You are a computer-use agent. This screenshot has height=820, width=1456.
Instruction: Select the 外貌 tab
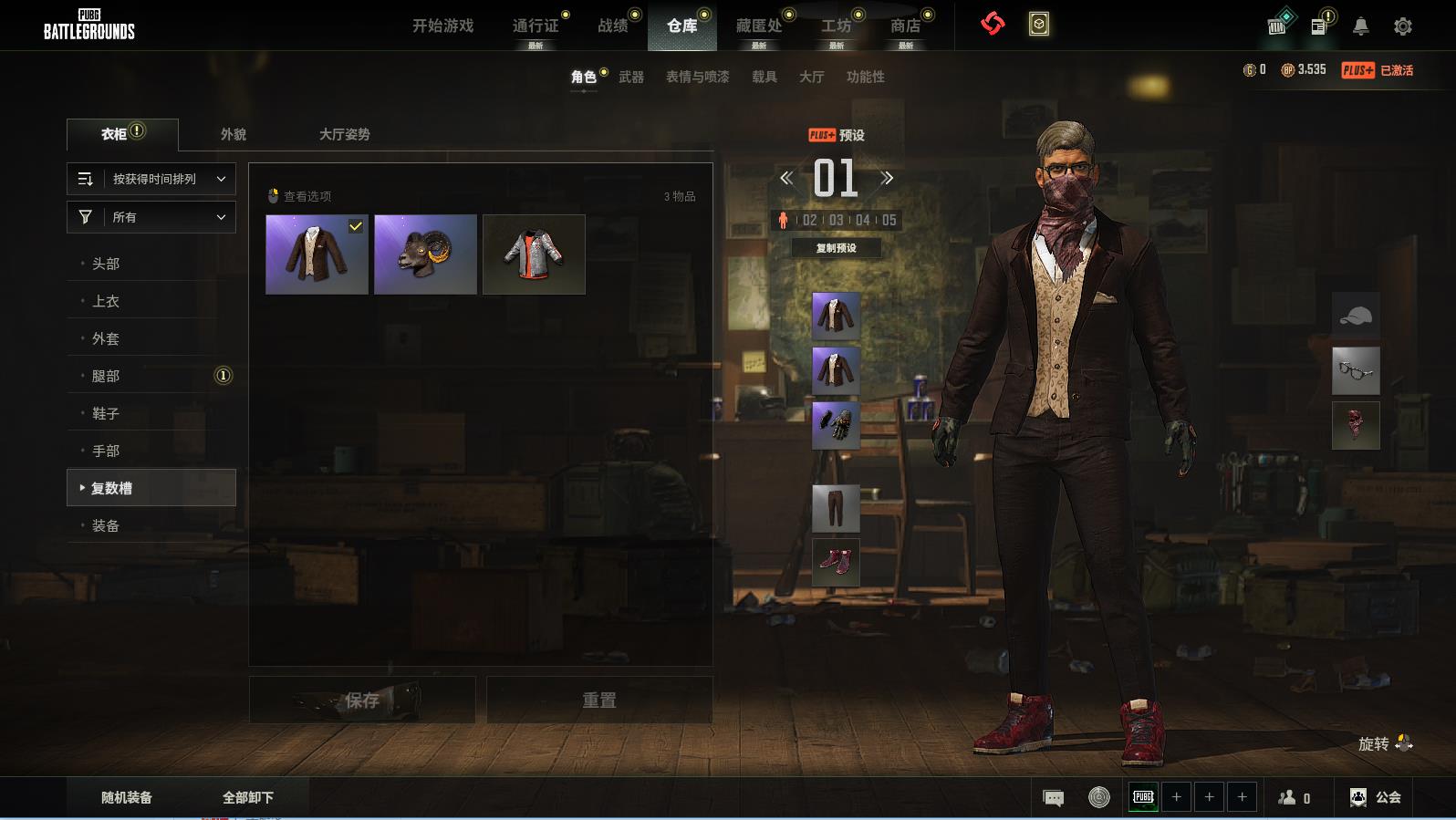click(x=234, y=134)
